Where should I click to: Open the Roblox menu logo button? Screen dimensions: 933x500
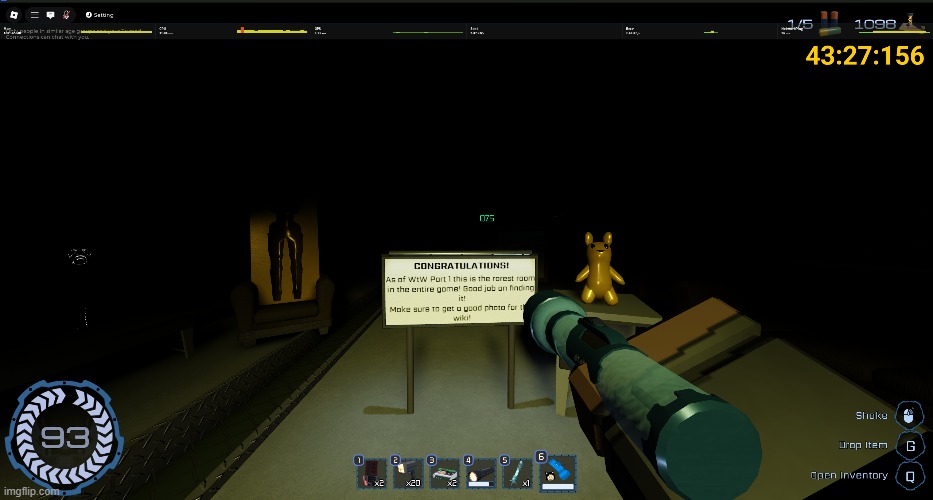tap(15, 15)
